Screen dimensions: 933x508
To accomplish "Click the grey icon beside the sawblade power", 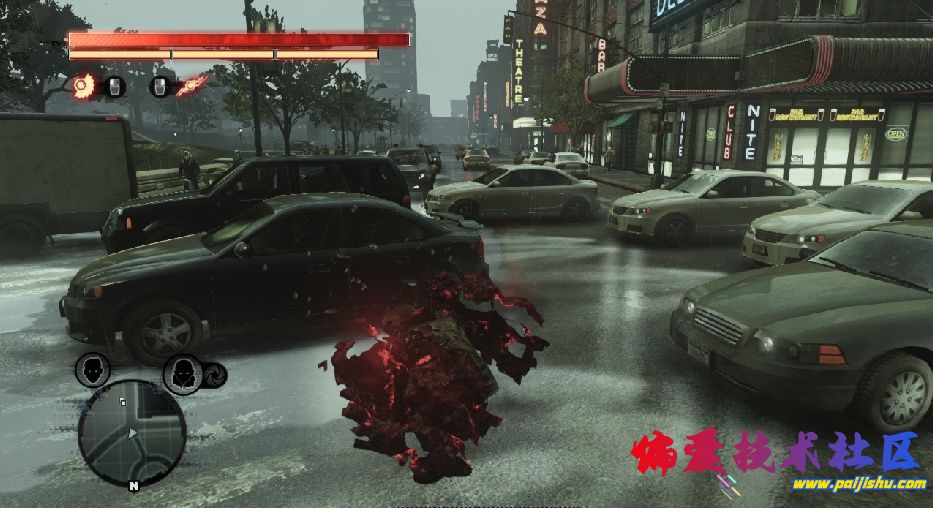I will coord(116,87).
